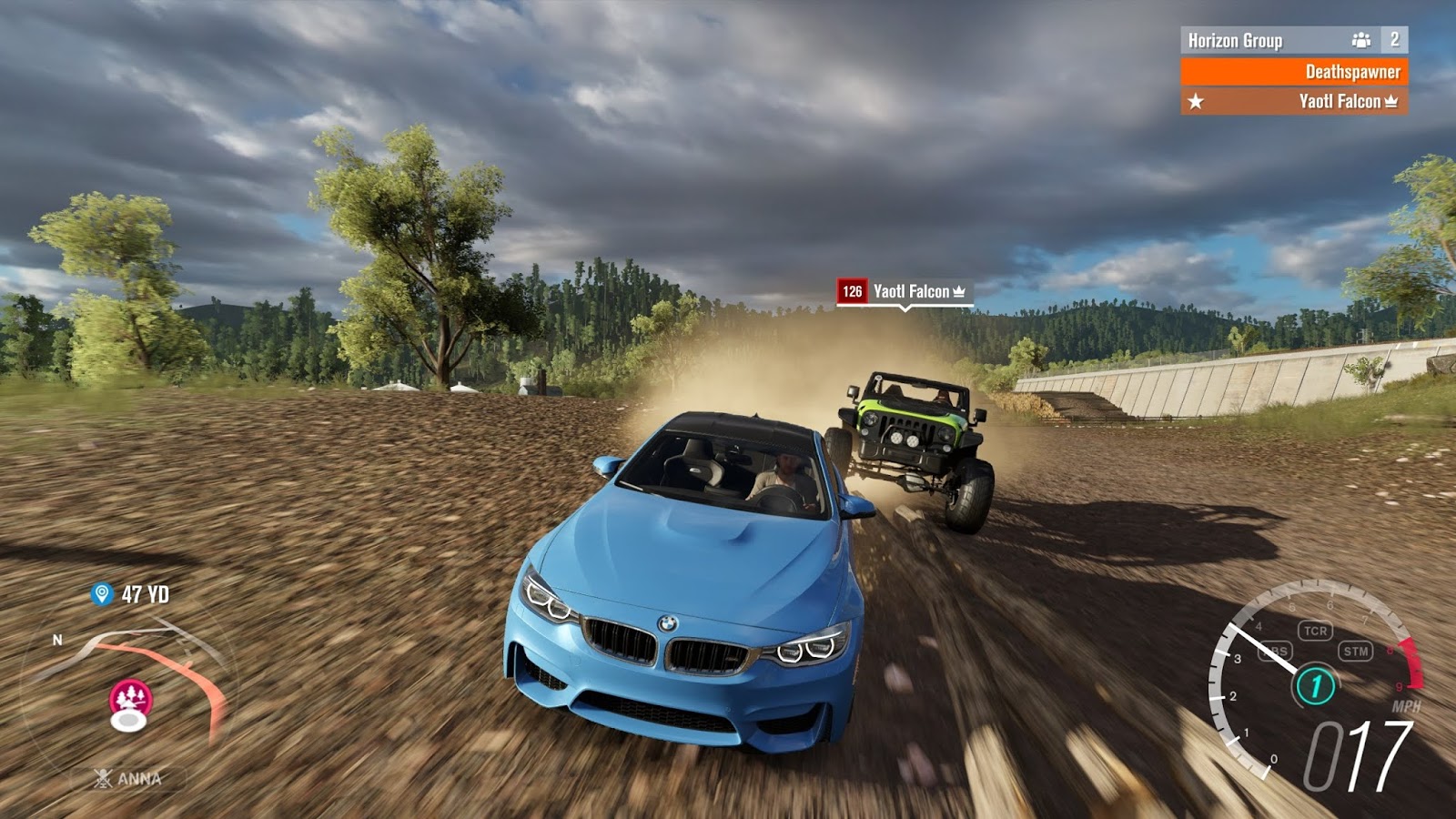
Task: Click the gear number indicator
Action: click(x=1314, y=686)
